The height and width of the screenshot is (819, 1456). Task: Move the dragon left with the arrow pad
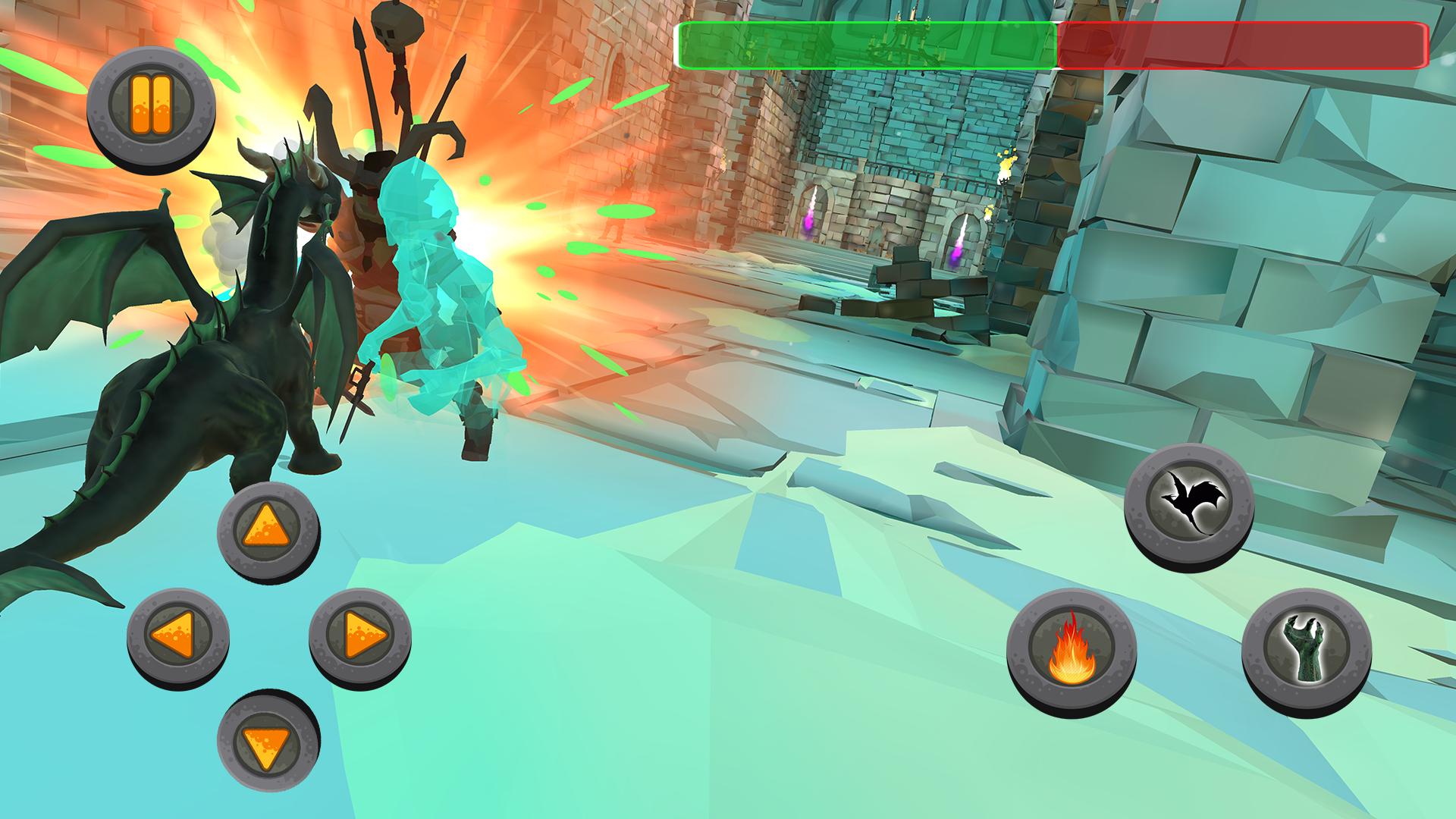pyautogui.click(x=182, y=637)
